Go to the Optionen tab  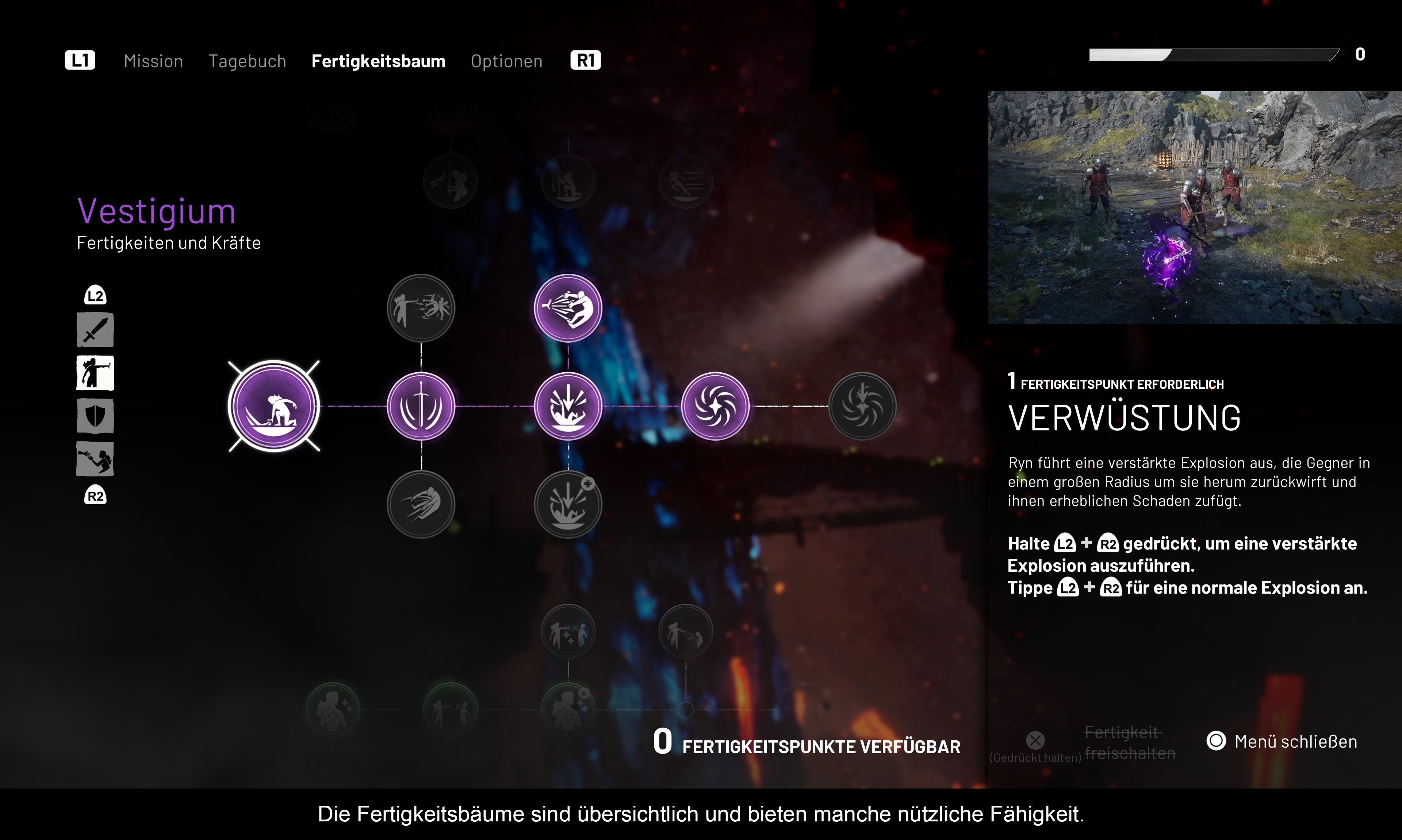pyautogui.click(x=506, y=61)
